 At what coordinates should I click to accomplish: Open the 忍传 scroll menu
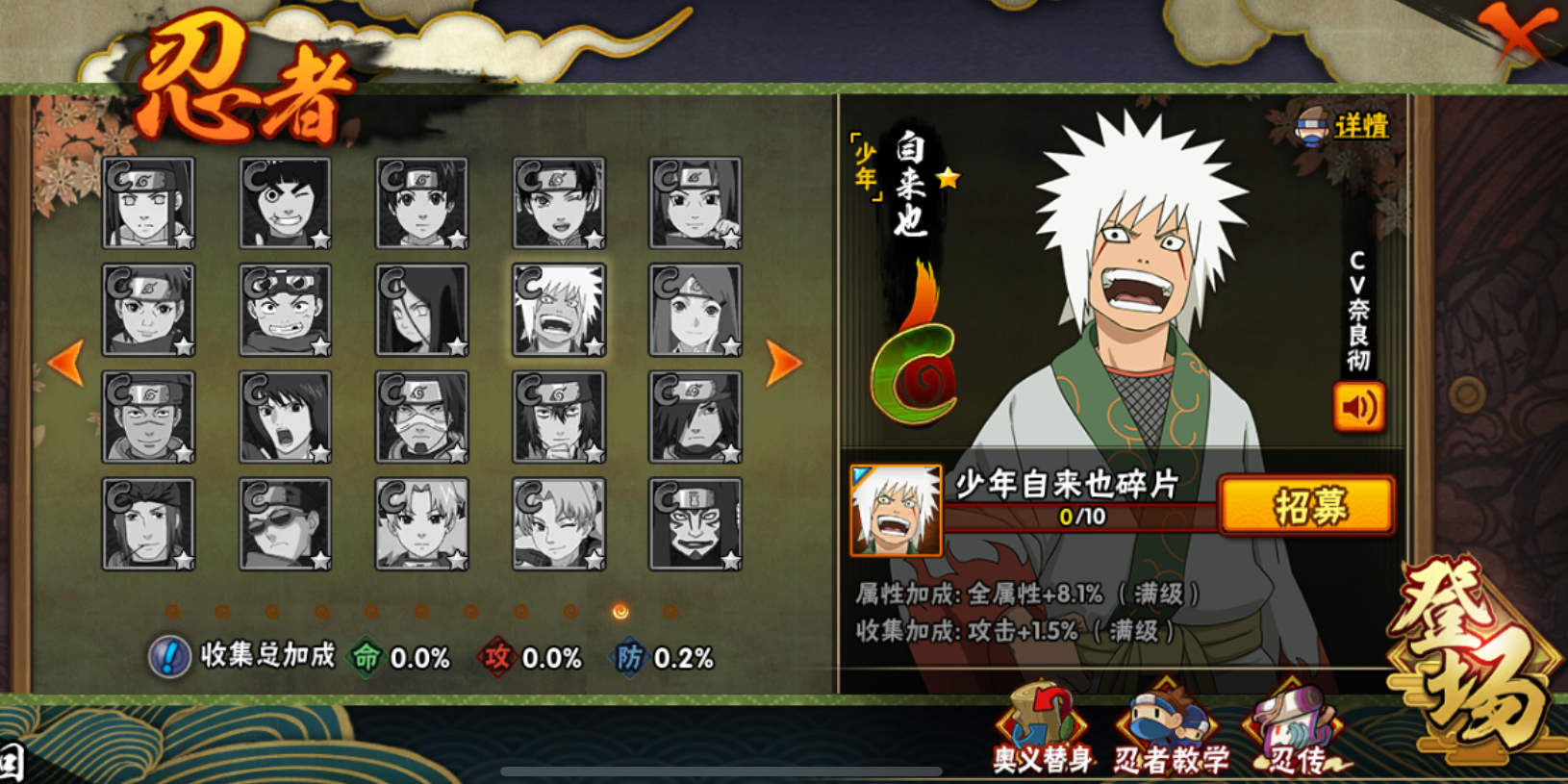(x=1298, y=731)
